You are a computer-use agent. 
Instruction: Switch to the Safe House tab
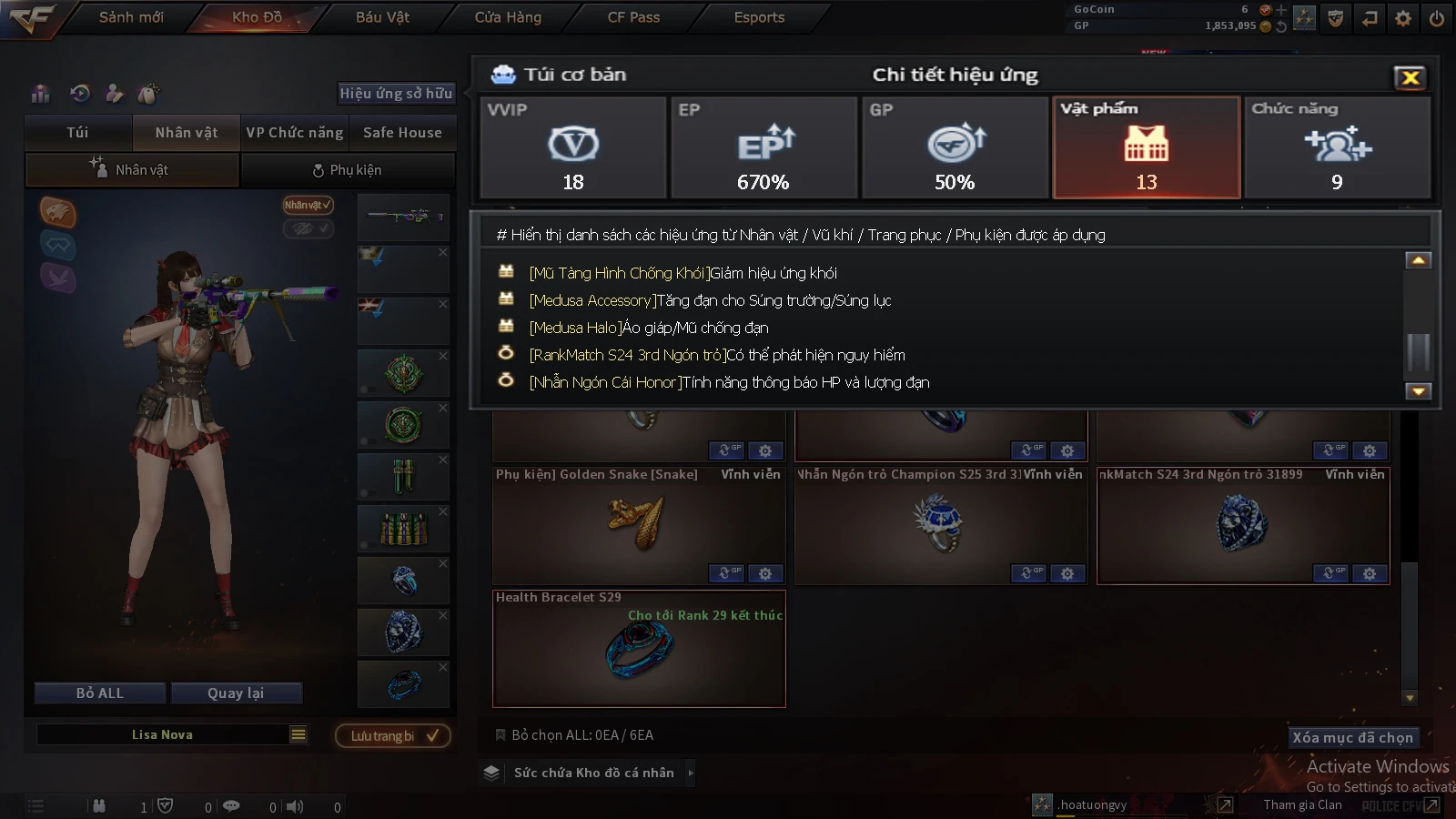pos(402,133)
